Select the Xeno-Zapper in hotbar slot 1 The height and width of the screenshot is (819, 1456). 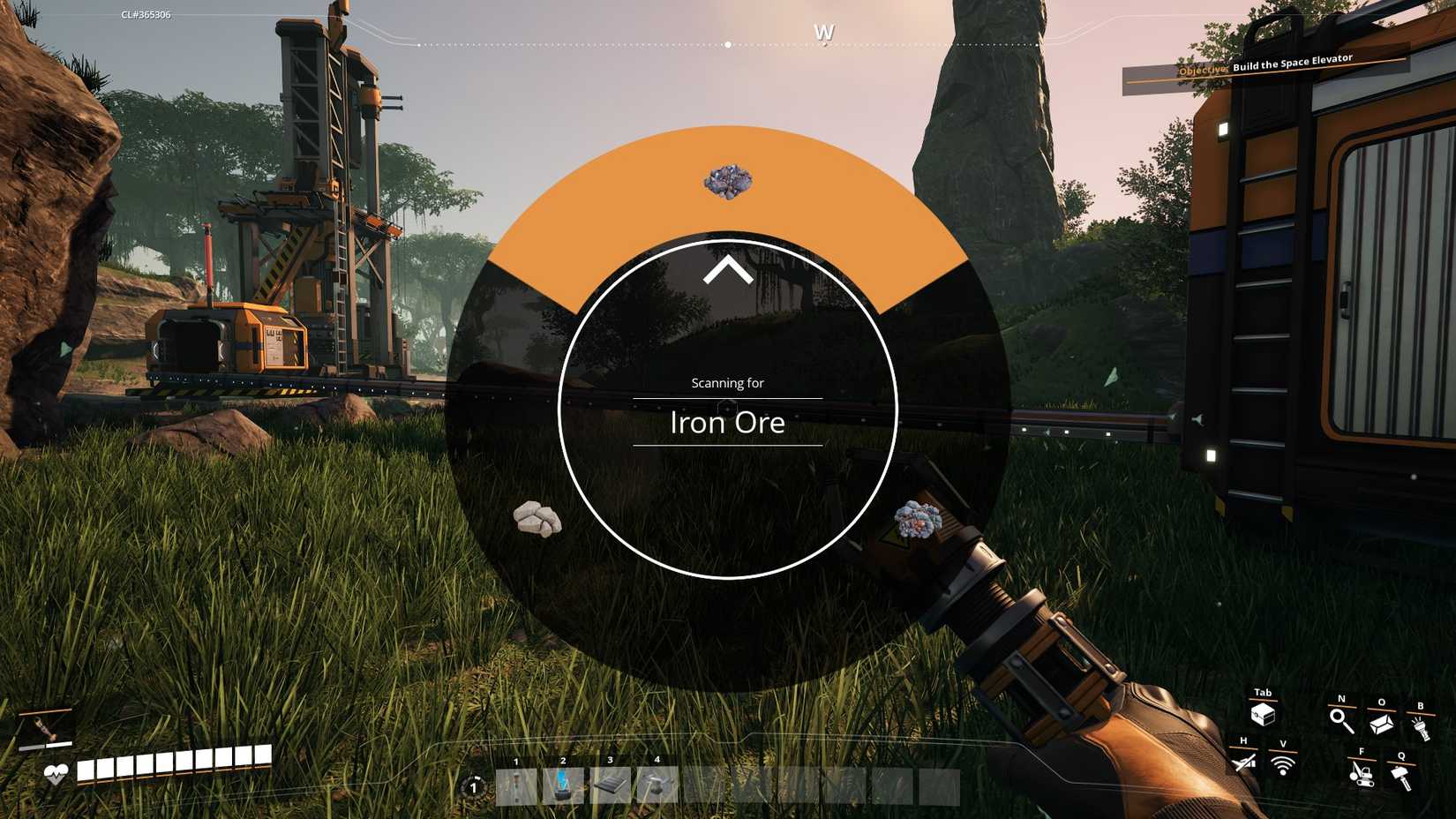(x=516, y=785)
